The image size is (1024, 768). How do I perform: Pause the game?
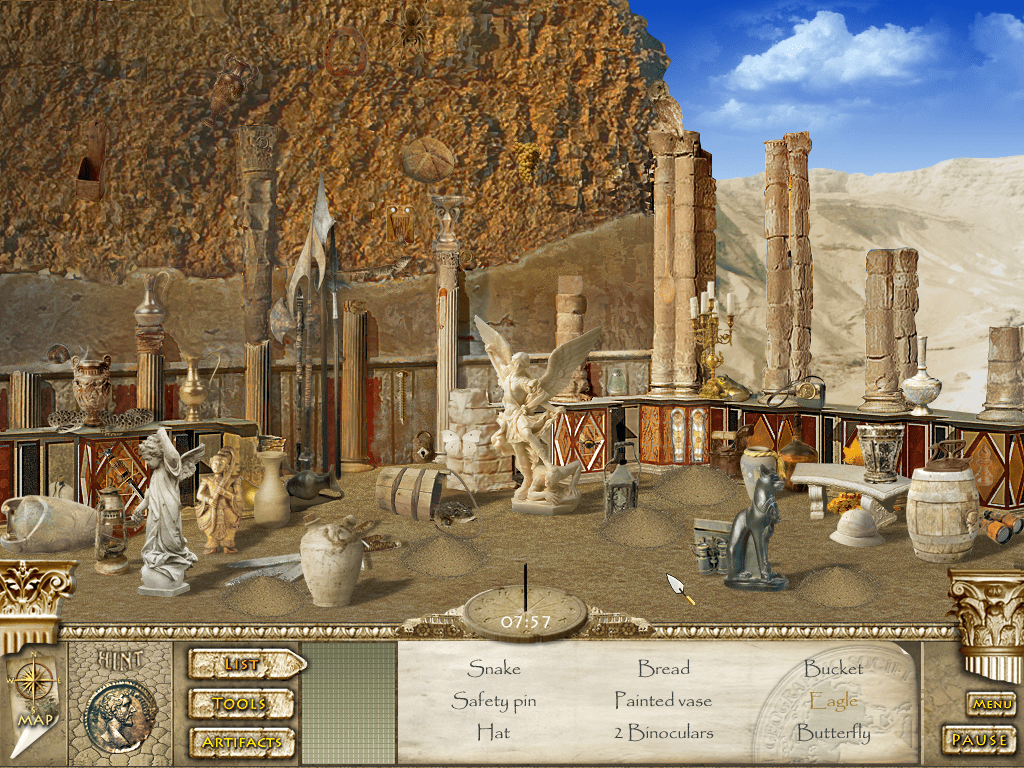pyautogui.click(x=979, y=741)
